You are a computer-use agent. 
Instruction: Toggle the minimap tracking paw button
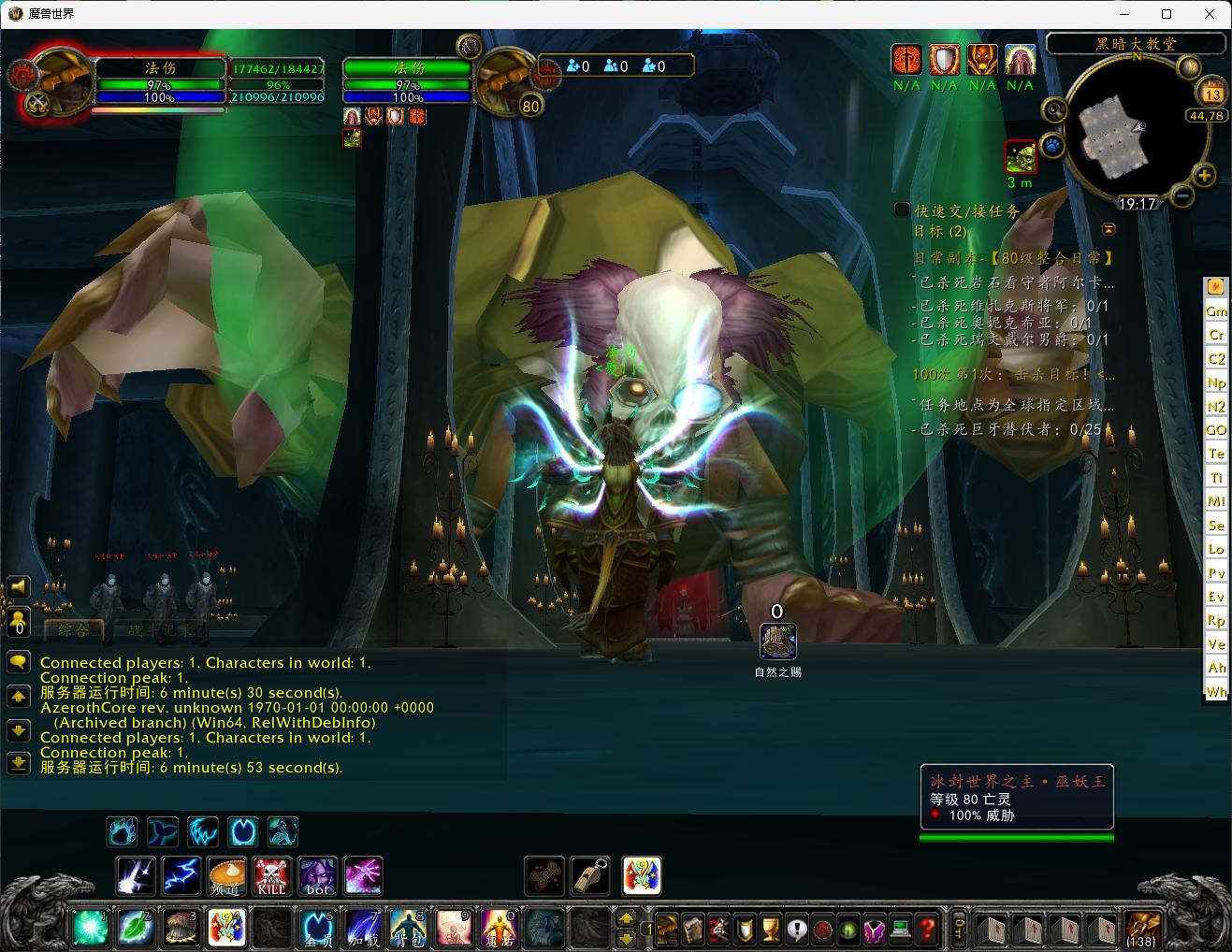pos(1054,146)
